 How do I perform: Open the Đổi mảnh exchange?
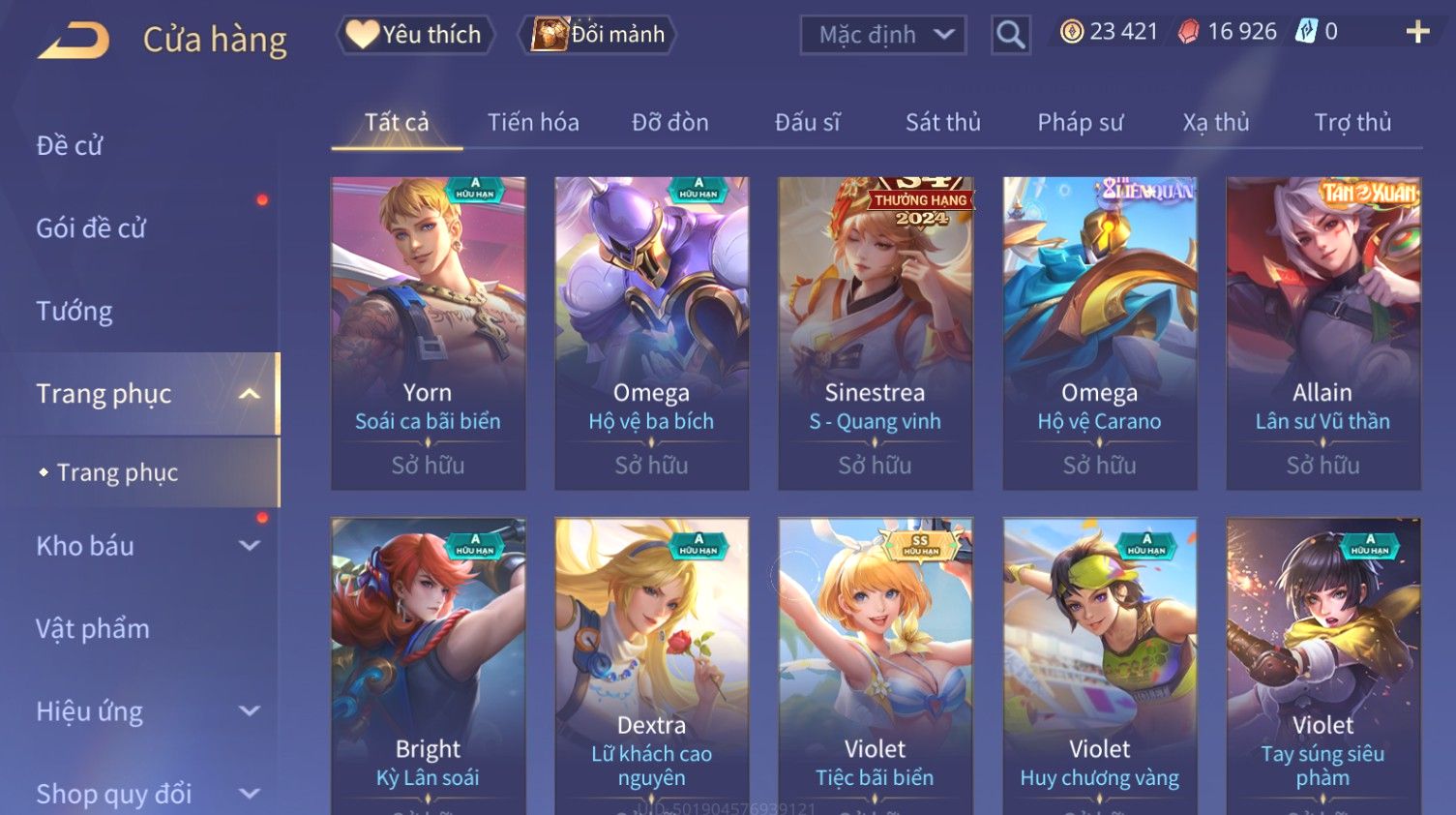pos(599,35)
